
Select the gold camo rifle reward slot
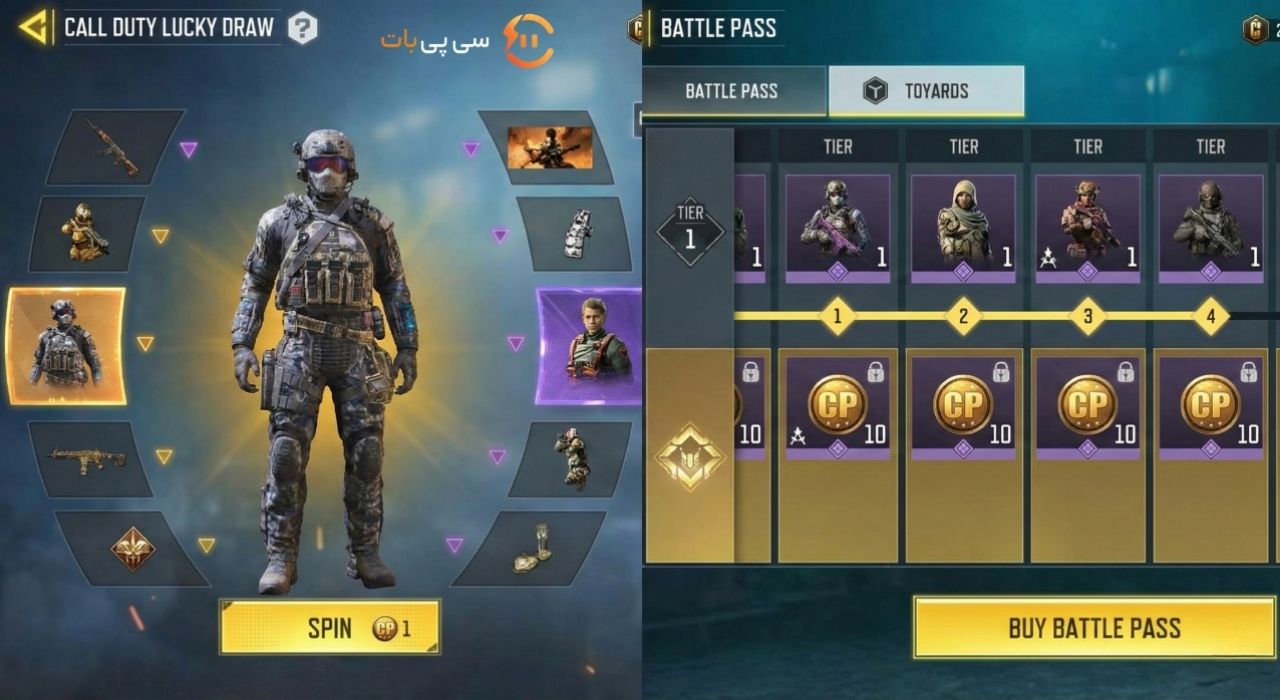pyautogui.click(x=90, y=458)
